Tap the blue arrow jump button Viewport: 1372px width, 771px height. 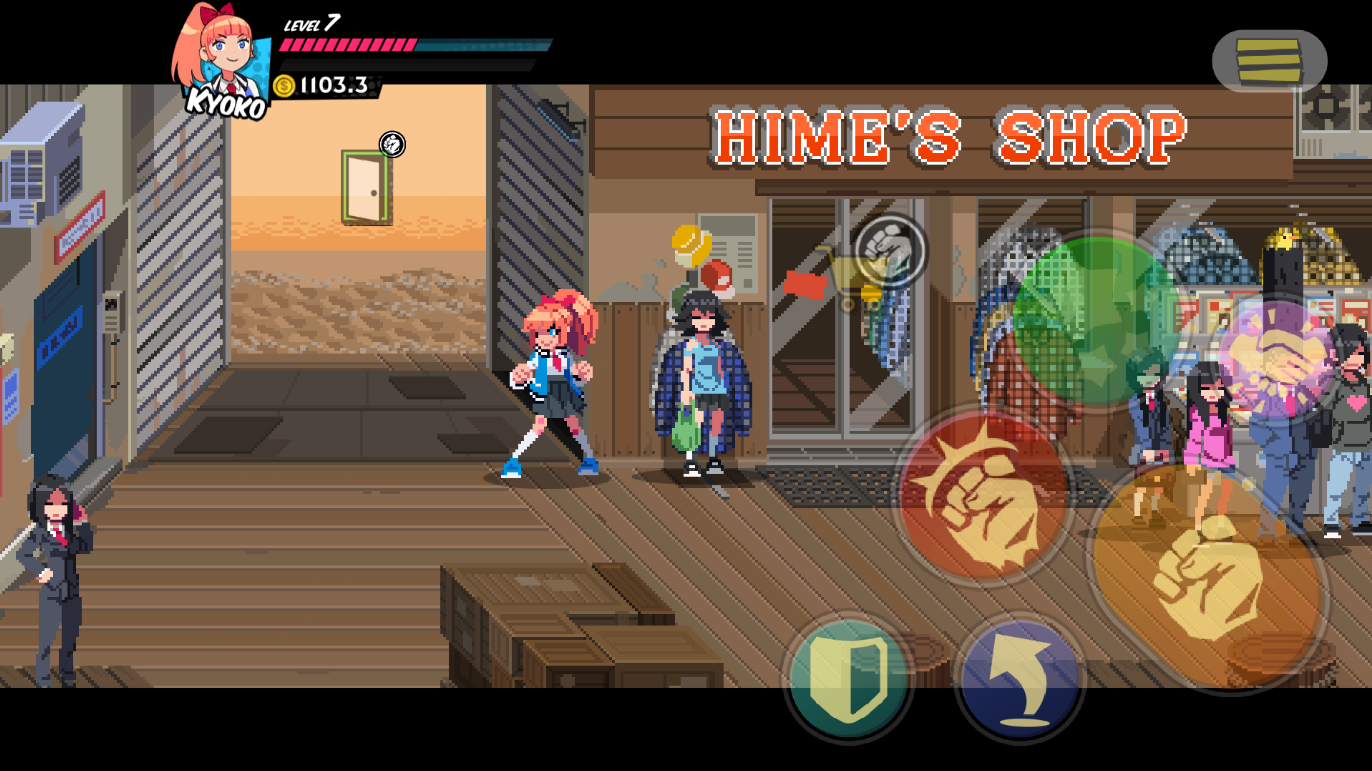pyautogui.click(x=1020, y=679)
